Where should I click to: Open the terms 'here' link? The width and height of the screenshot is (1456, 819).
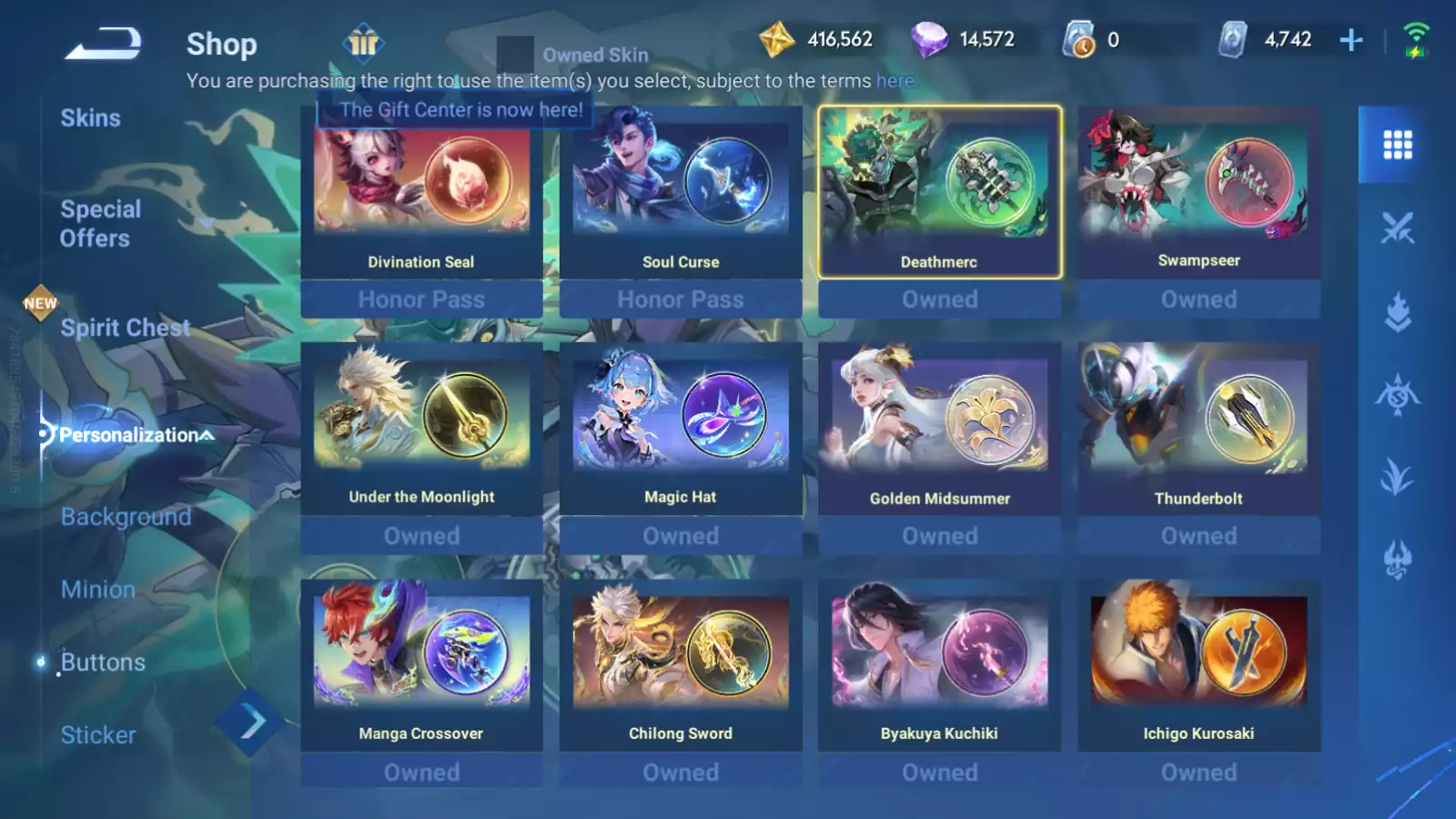895,81
